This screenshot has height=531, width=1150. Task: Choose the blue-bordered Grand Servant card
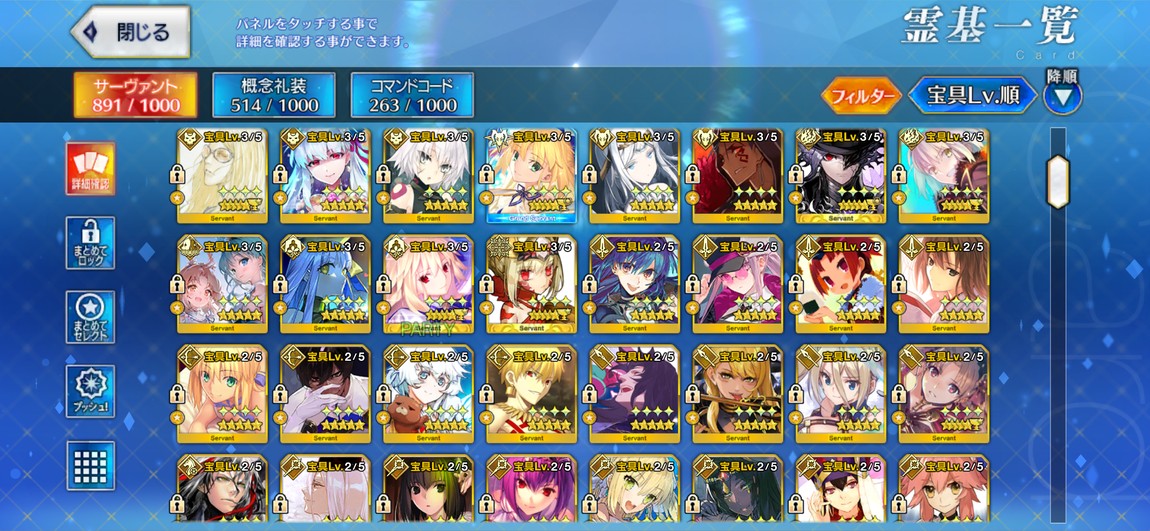(x=531, y=174)
